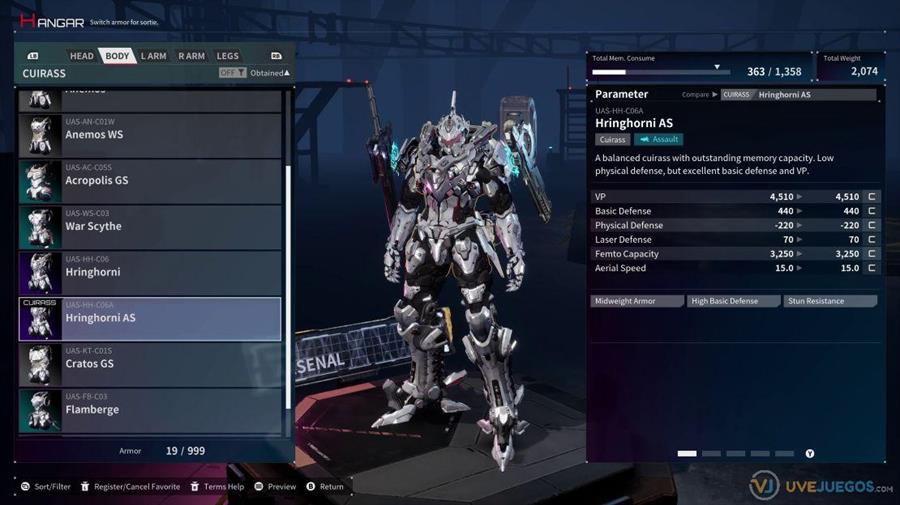900x505 pixels.
Task: Click the High Basic Defense tag
Action: point(732,301)
